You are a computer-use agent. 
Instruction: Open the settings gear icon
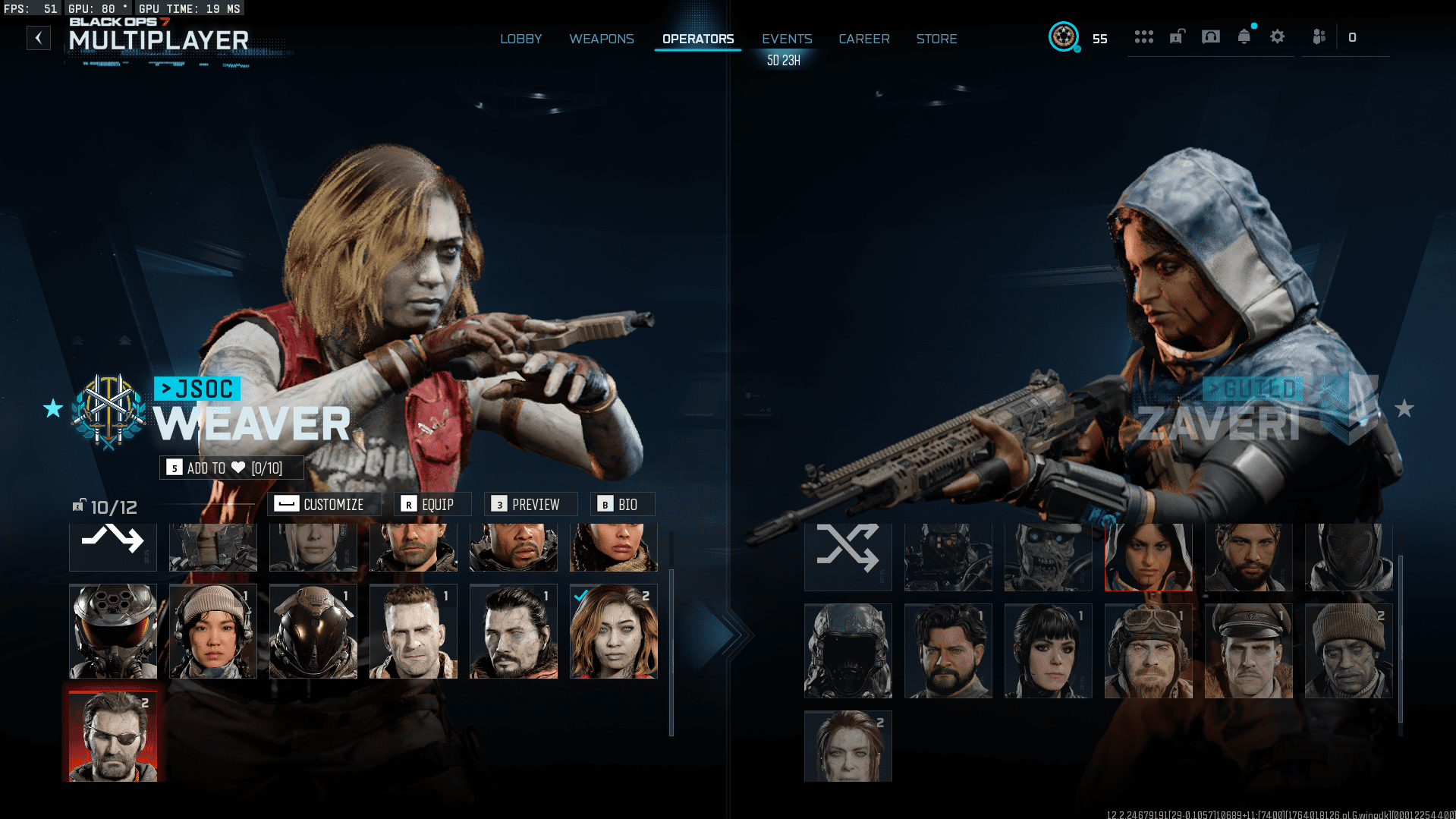coord(1277,36)
